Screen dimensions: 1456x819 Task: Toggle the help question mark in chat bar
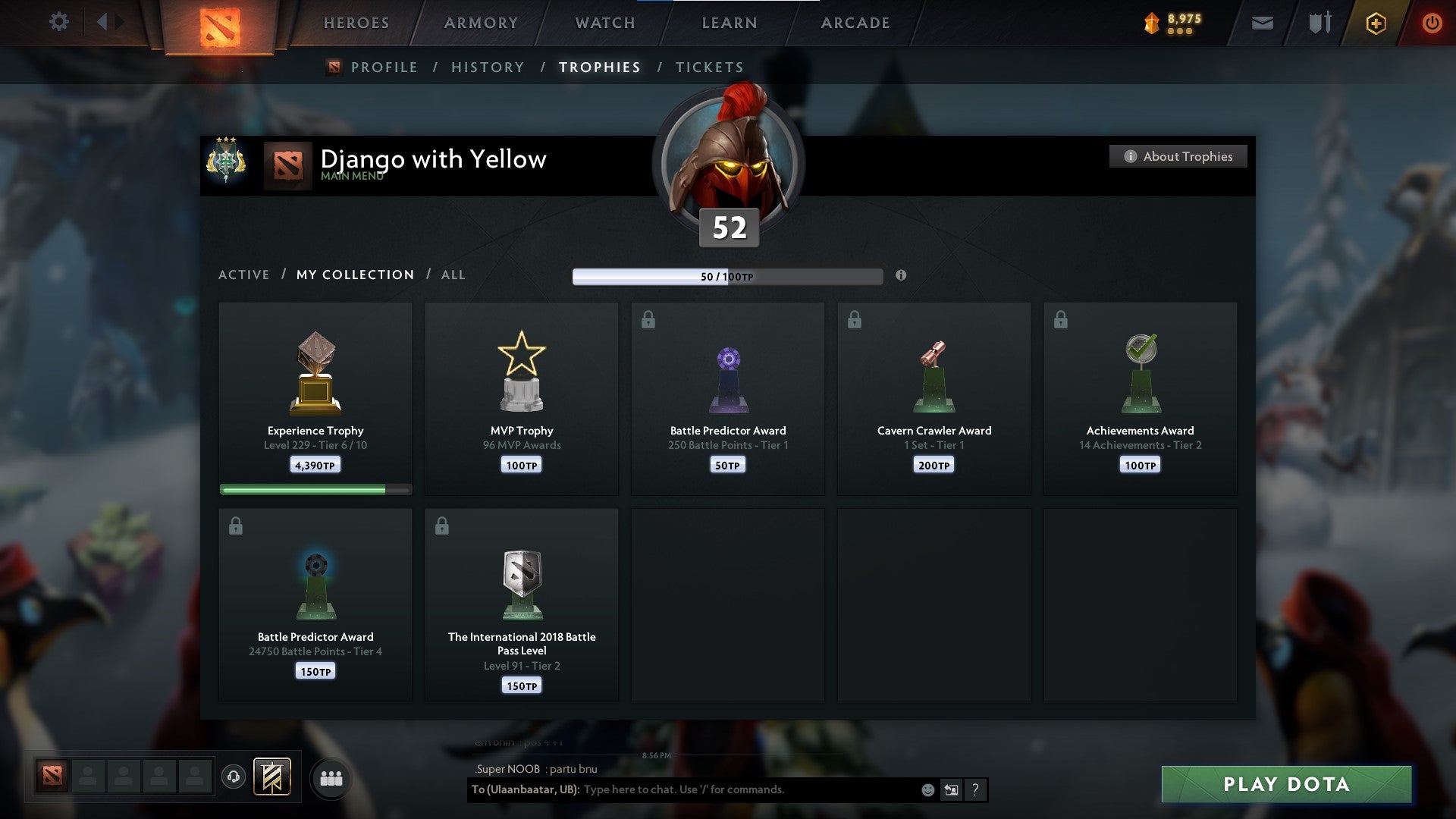point(976,789)
